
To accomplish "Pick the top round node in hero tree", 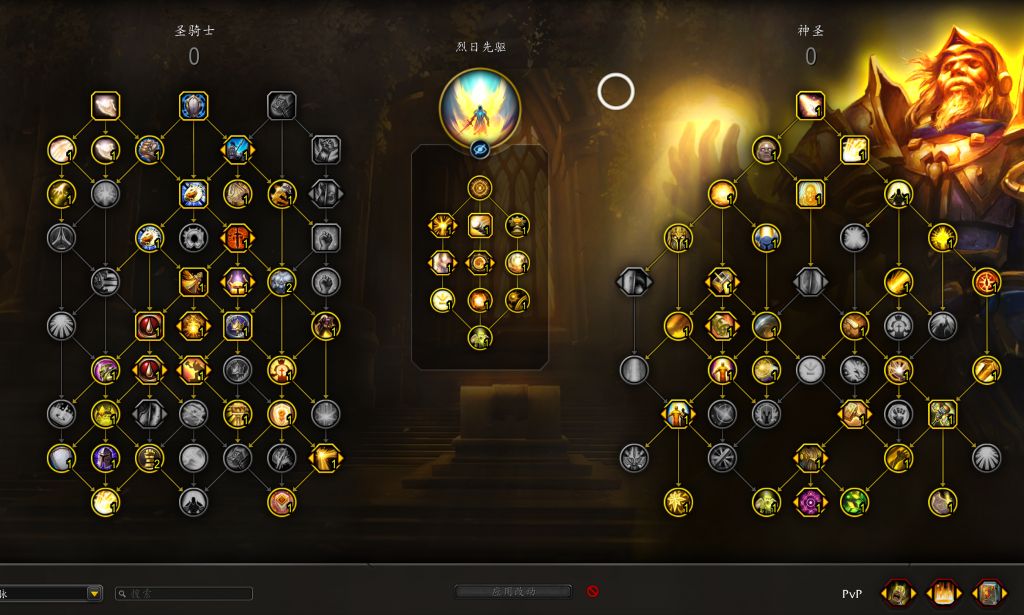I will point(480,187).
